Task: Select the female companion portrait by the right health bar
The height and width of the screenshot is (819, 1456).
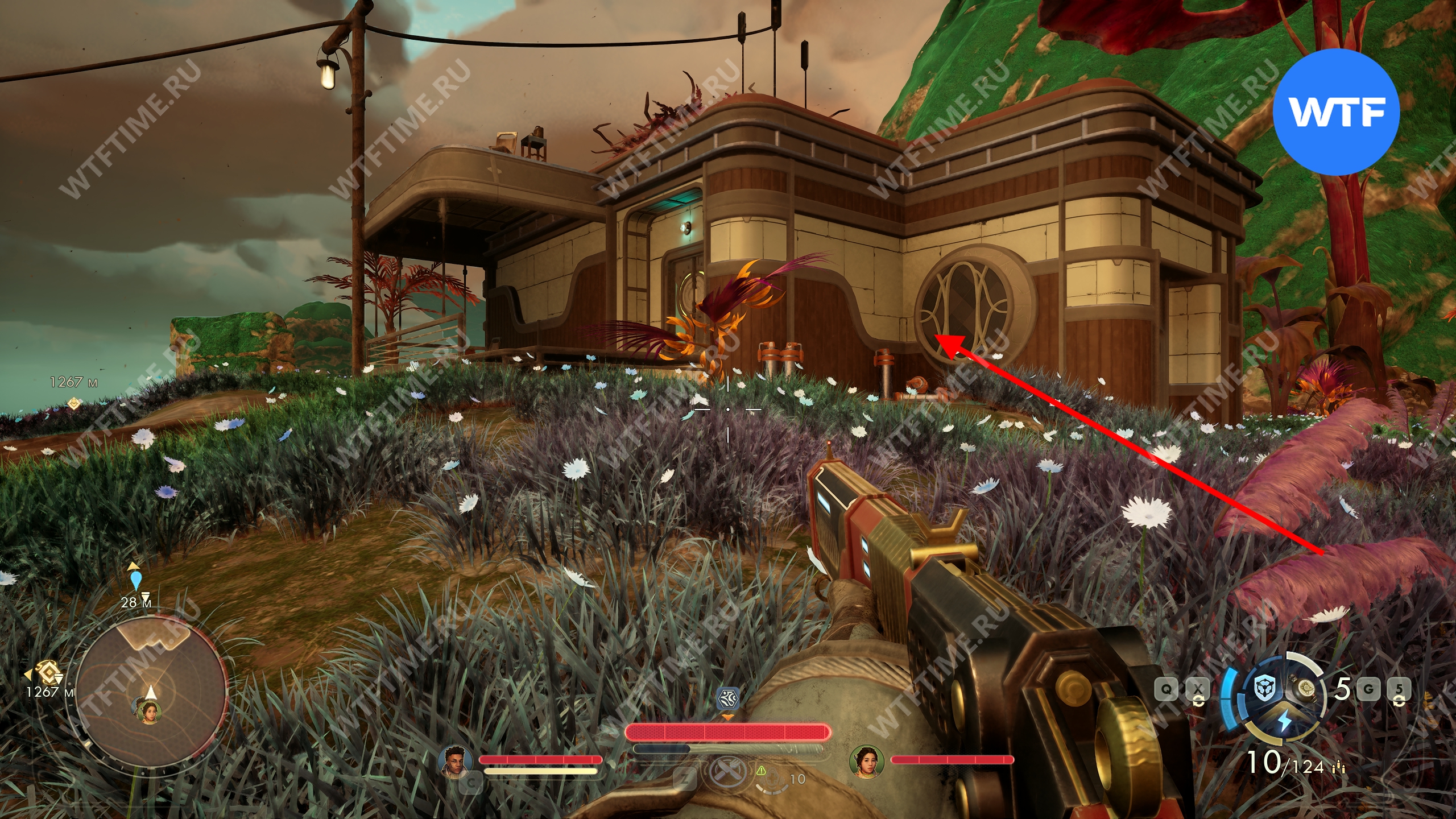Action: pos(866,761)
